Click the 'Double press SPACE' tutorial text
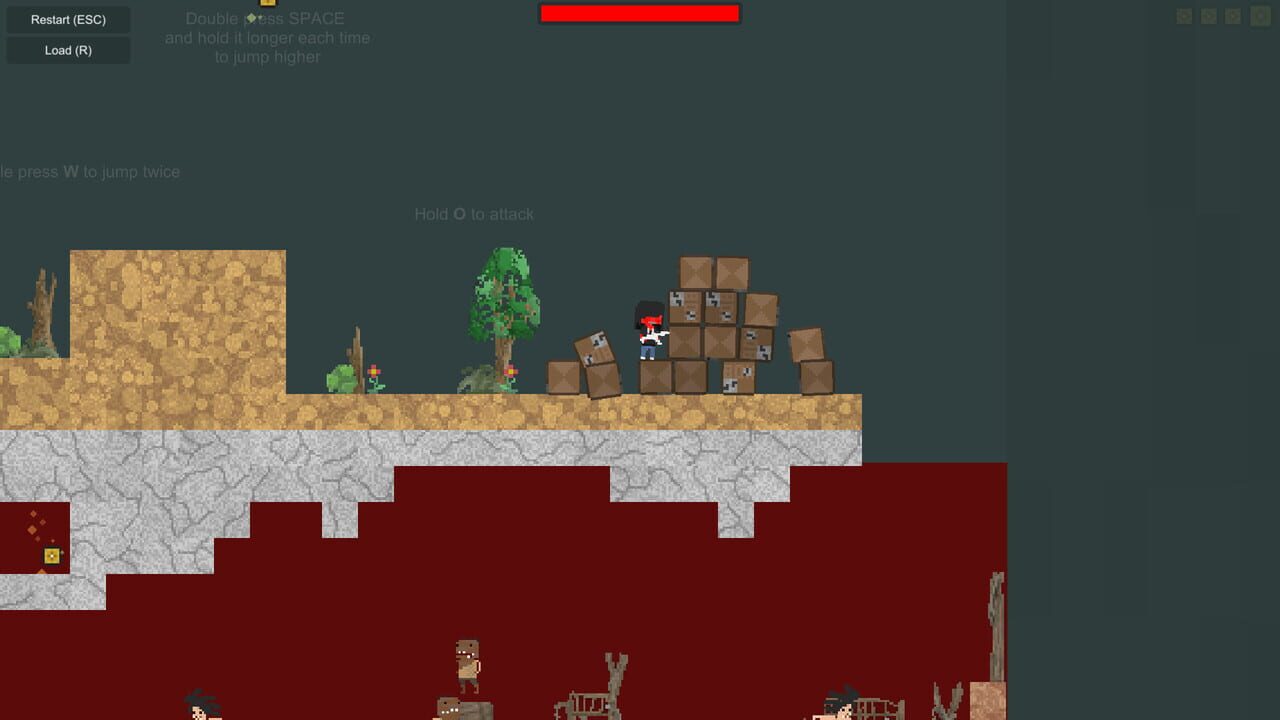The width and height of the screenshot is (1280, 720). [264, 18]
